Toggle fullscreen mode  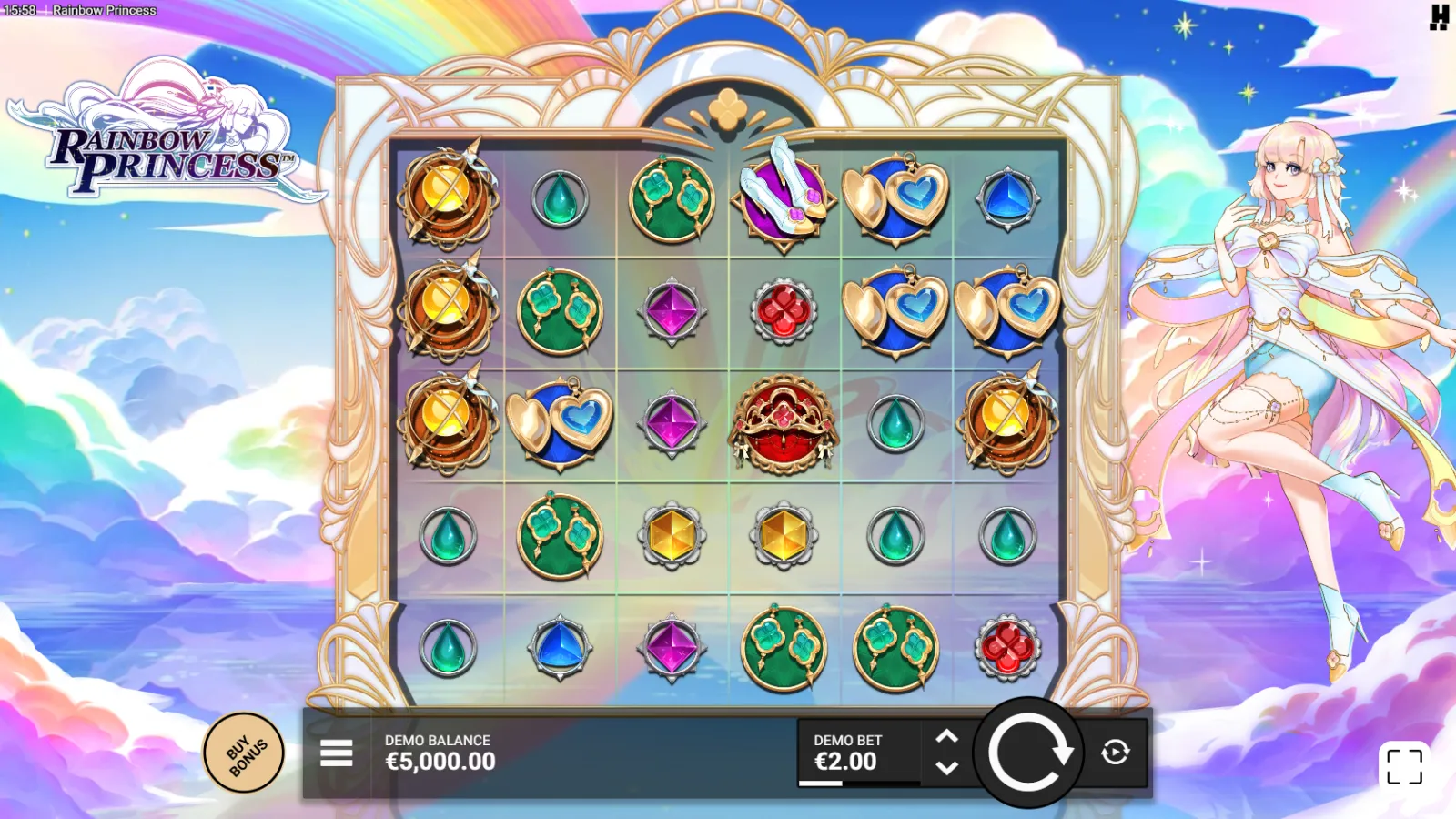(x=1403, y=766)
